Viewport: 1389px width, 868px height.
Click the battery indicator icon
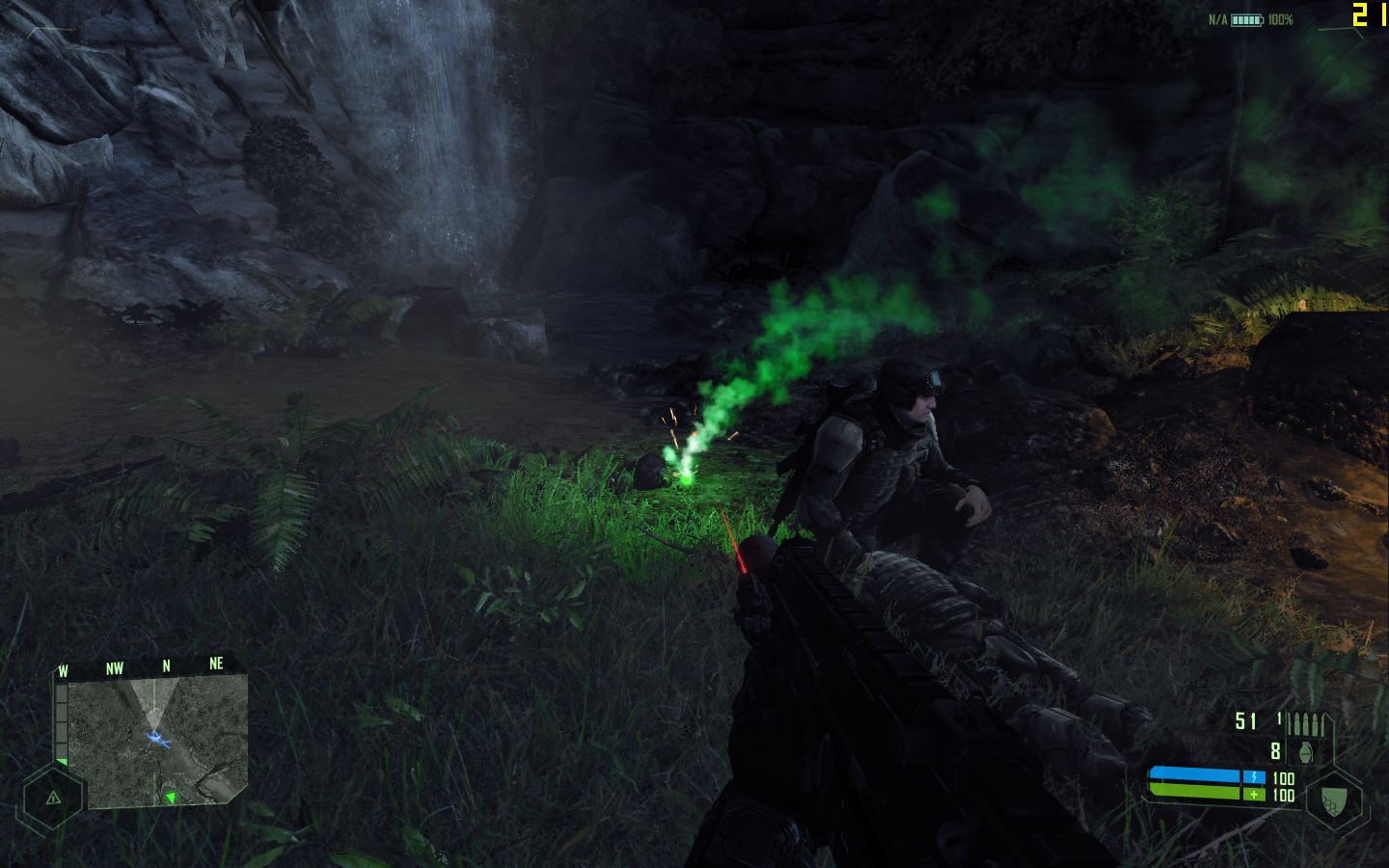(x=1246, y=19)
